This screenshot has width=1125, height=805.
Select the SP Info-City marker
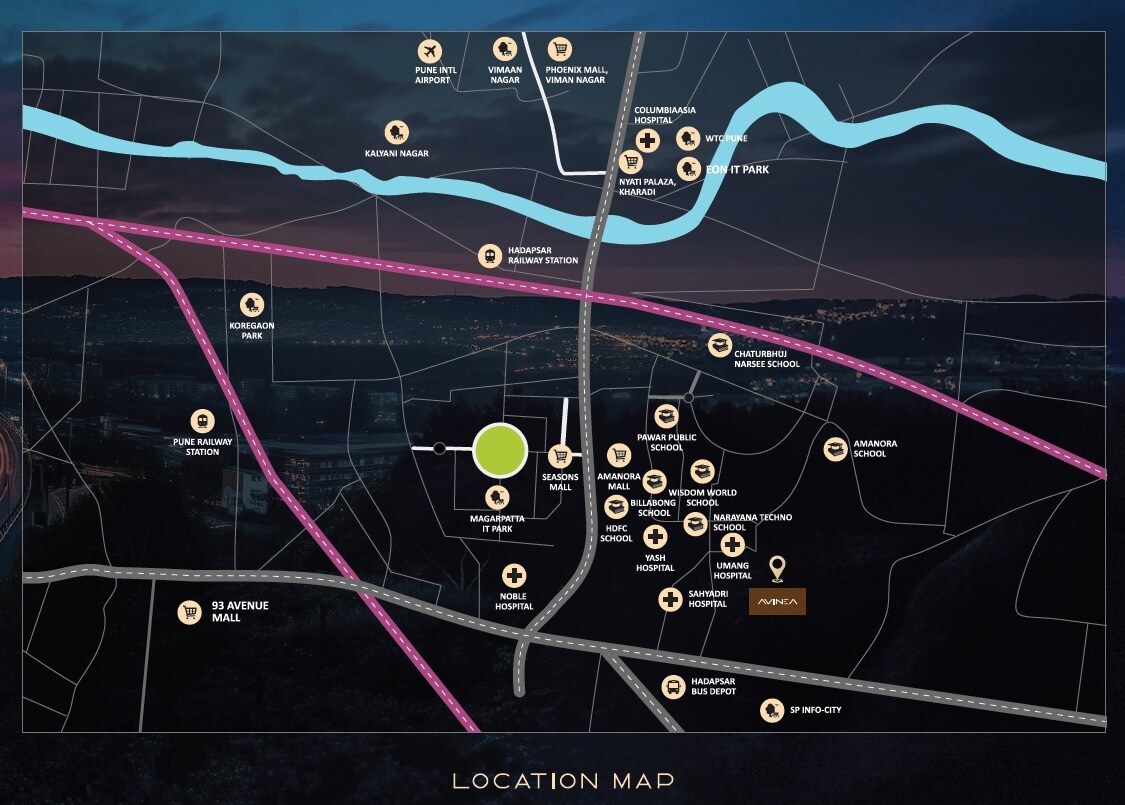tap(770, 710)
